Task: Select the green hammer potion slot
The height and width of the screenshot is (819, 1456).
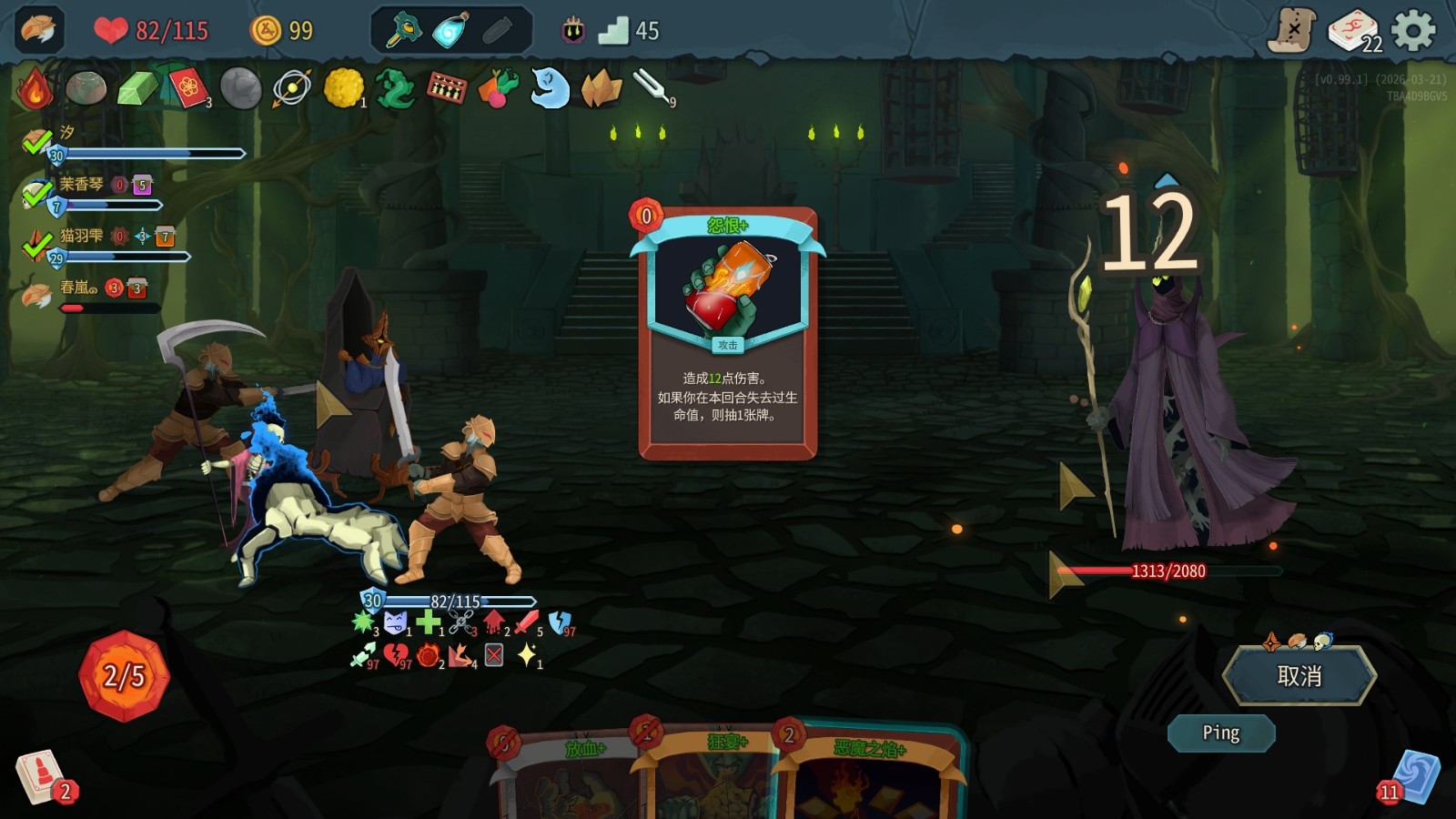Action: pos(404,31)
